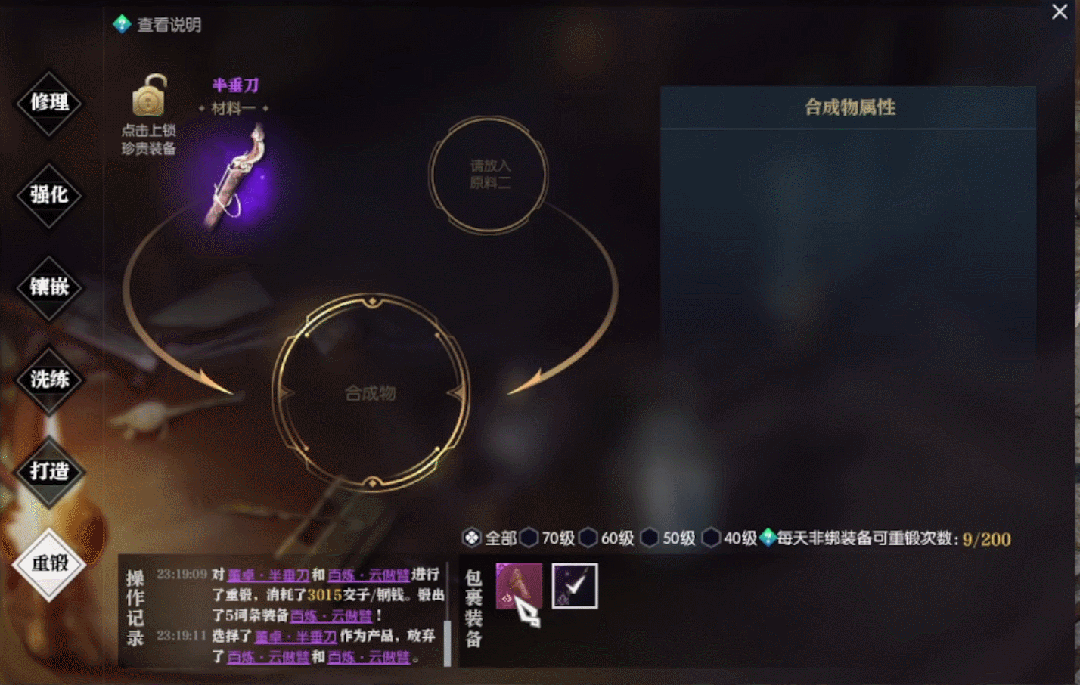Select the dark bag item with white border
The image size is (1080, 685).
[x=574, y=586]
